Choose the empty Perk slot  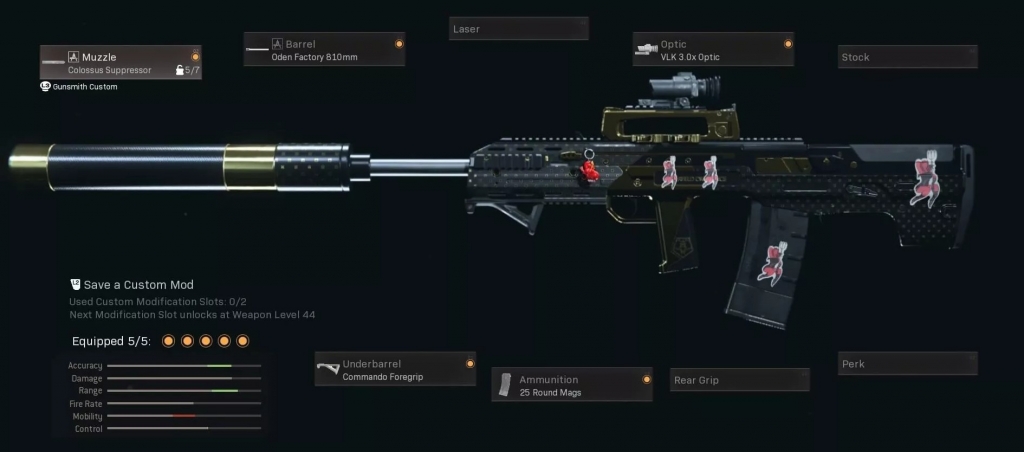point(907,364)
